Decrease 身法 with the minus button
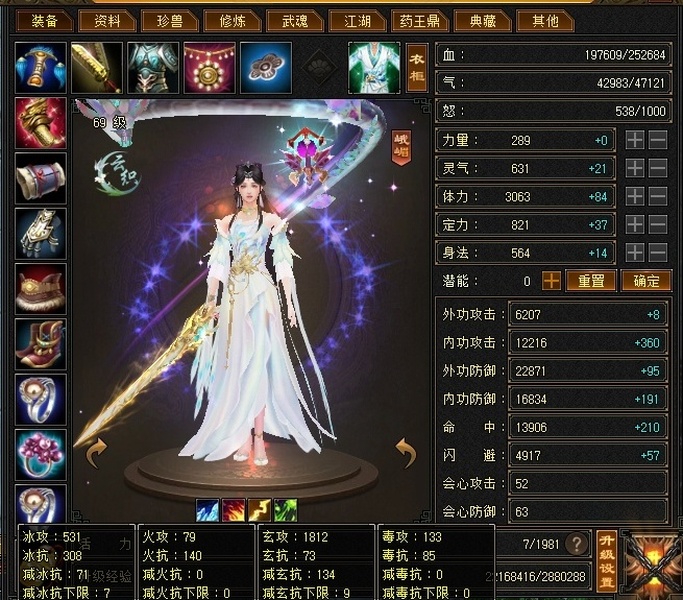This screenshot has height=600, width=683. 657,253
